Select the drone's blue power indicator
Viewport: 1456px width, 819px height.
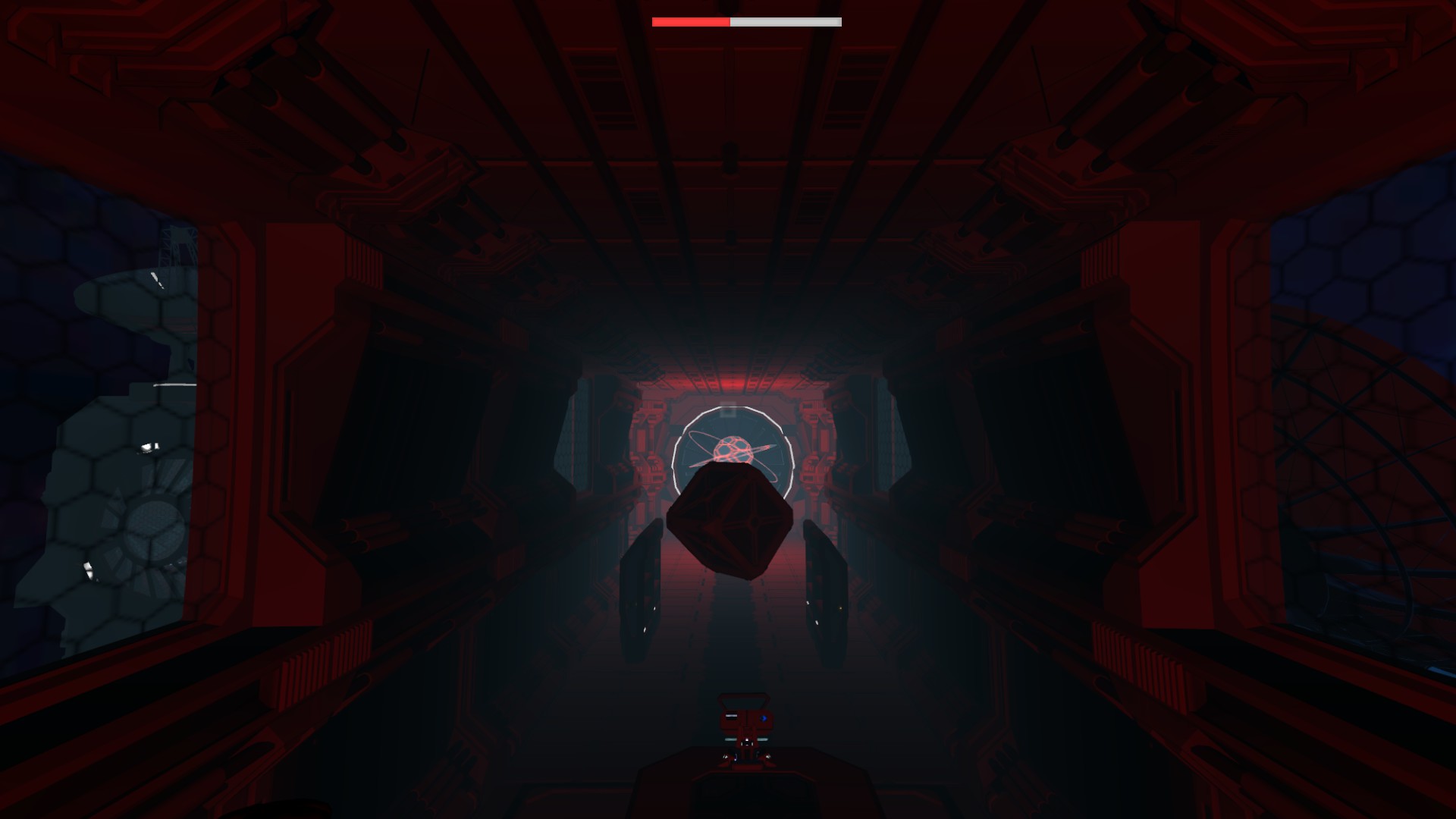click(764, 717)
